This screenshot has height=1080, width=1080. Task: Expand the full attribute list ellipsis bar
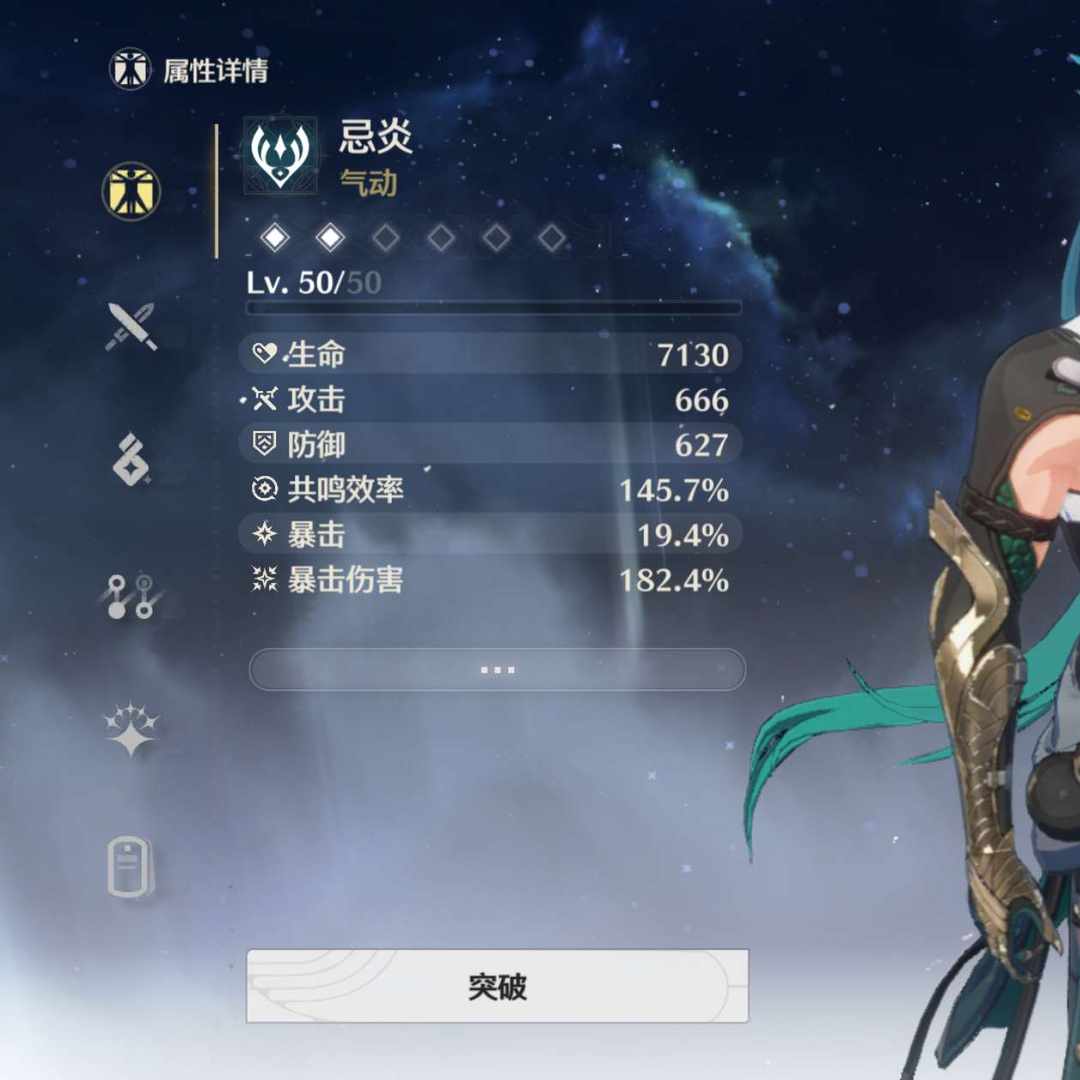click(497, 669)
